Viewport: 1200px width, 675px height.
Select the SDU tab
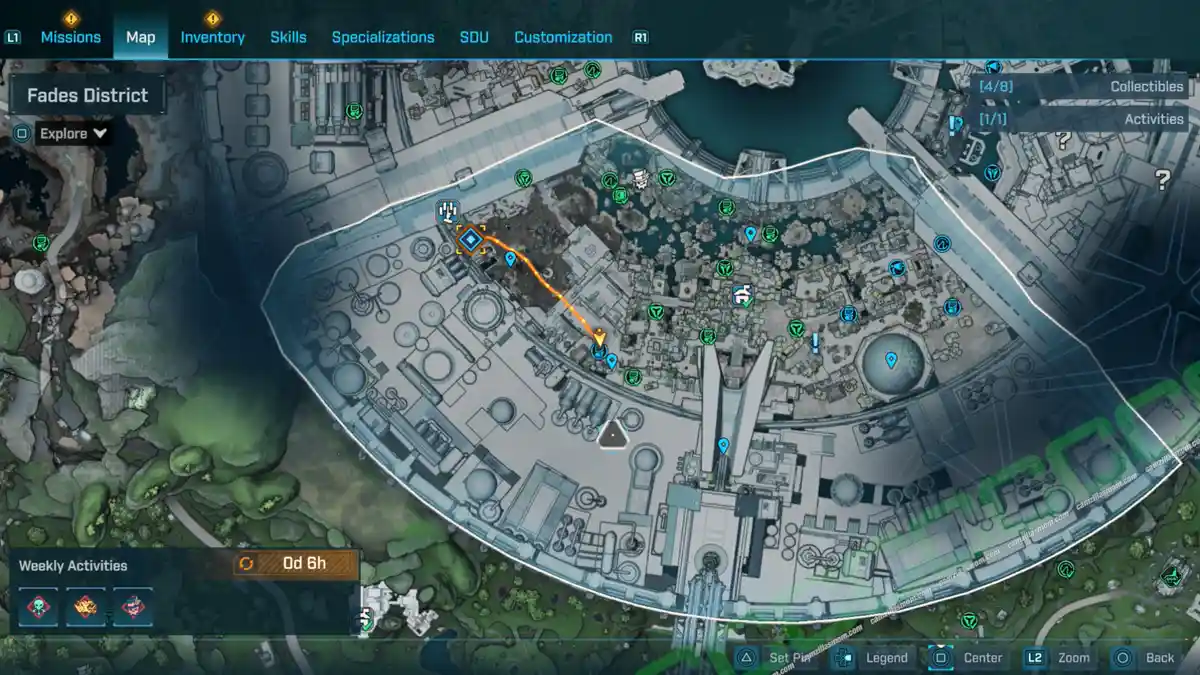(x=474, y=37)
